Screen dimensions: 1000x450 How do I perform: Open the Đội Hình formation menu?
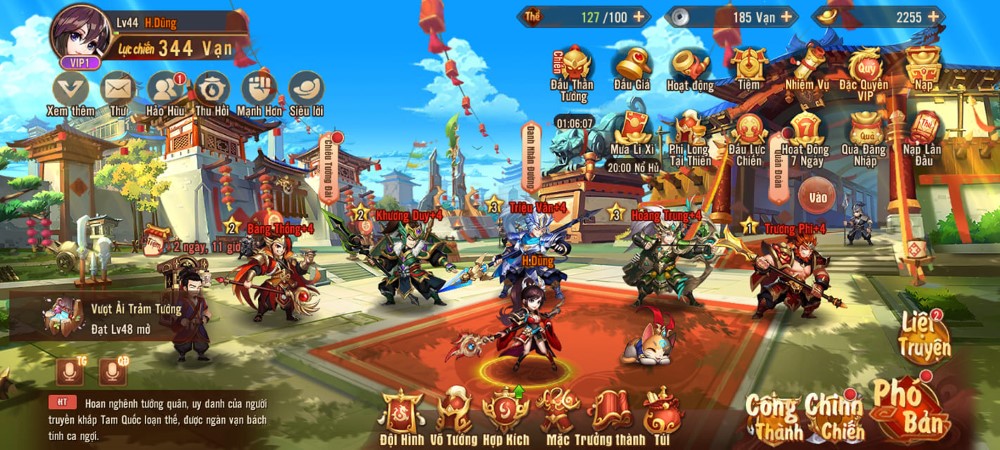click(x=402, y=413)
